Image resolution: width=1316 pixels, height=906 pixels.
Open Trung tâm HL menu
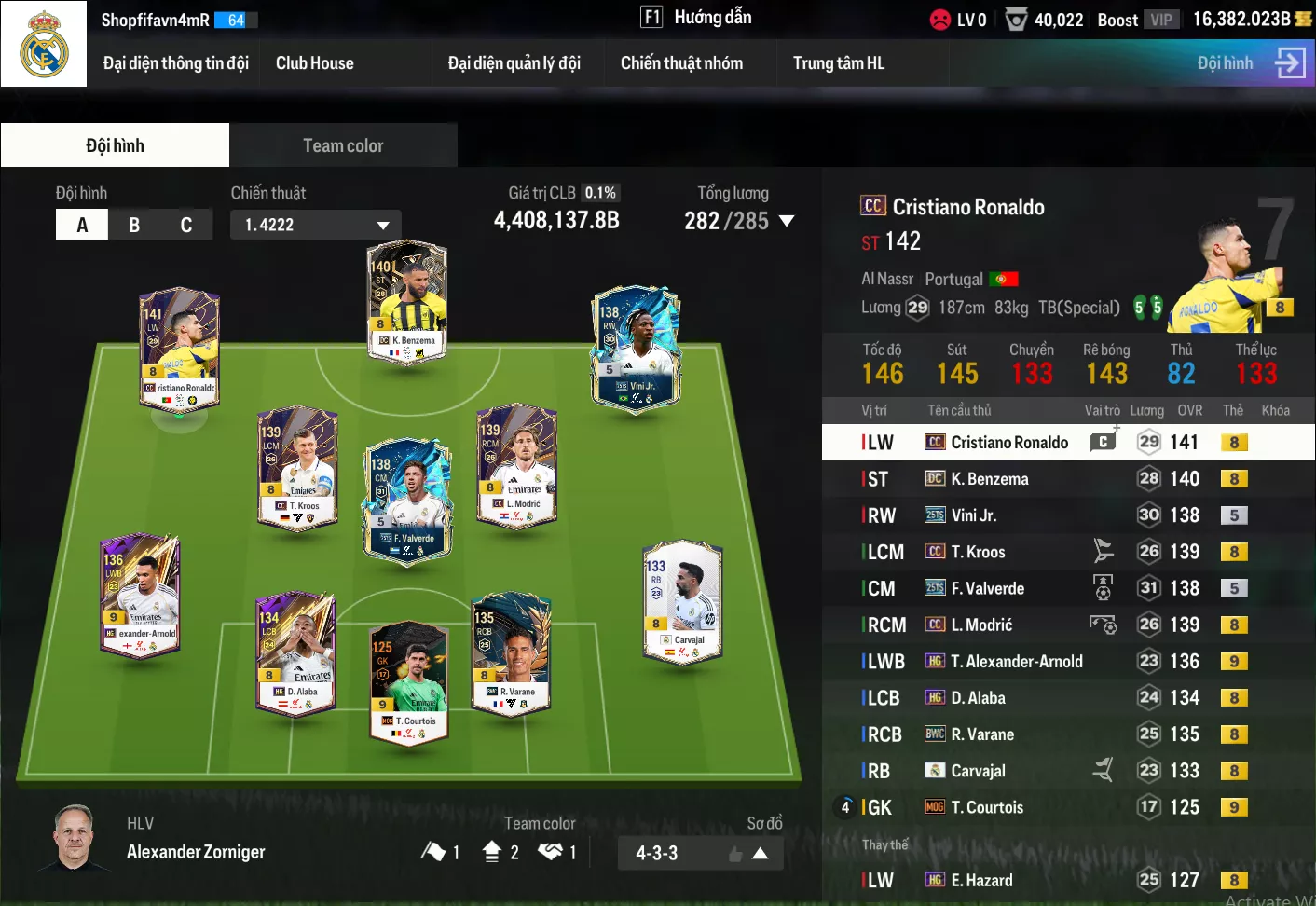838,63
